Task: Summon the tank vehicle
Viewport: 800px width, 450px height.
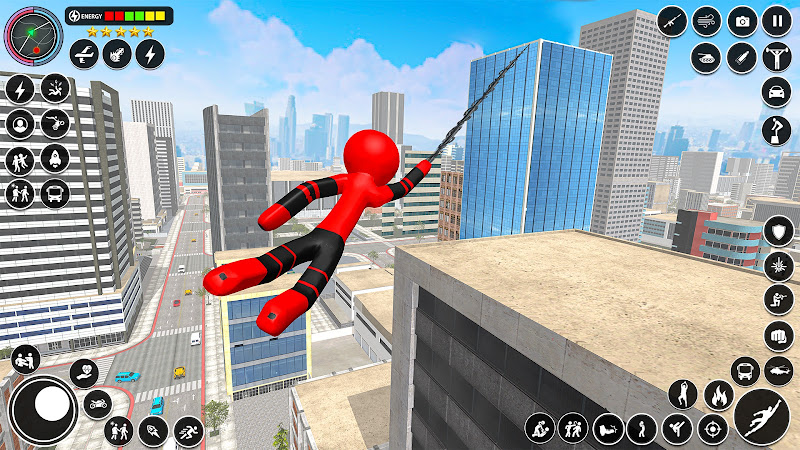Action: (x=707, y=56)
